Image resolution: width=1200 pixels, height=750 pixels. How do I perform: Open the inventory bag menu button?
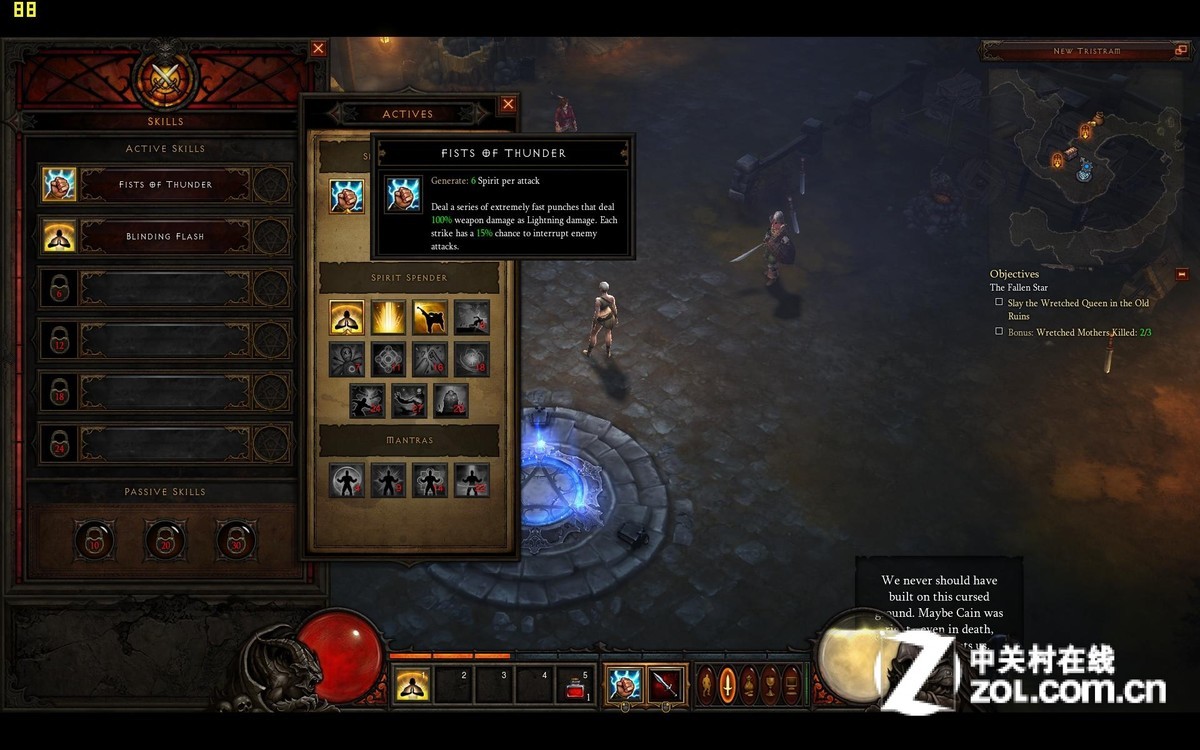749,685
